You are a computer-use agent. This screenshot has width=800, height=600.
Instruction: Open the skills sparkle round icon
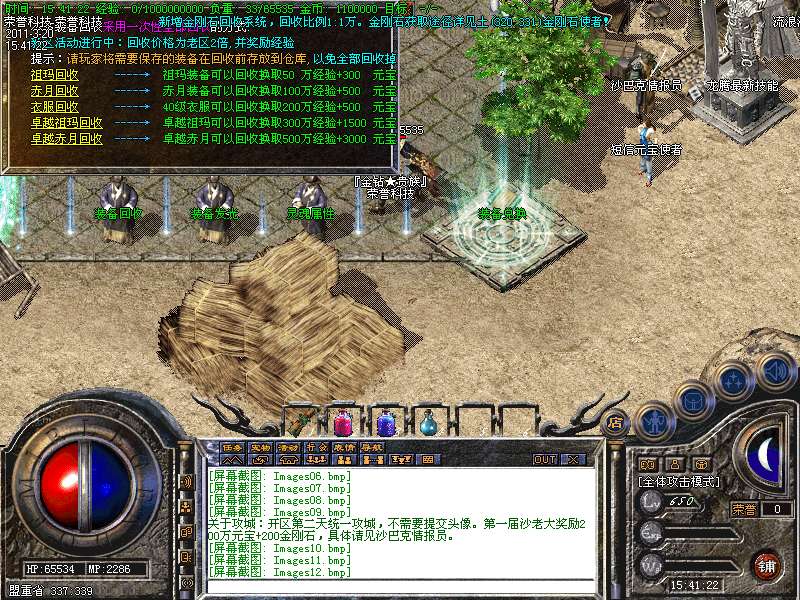click(733, 380)
